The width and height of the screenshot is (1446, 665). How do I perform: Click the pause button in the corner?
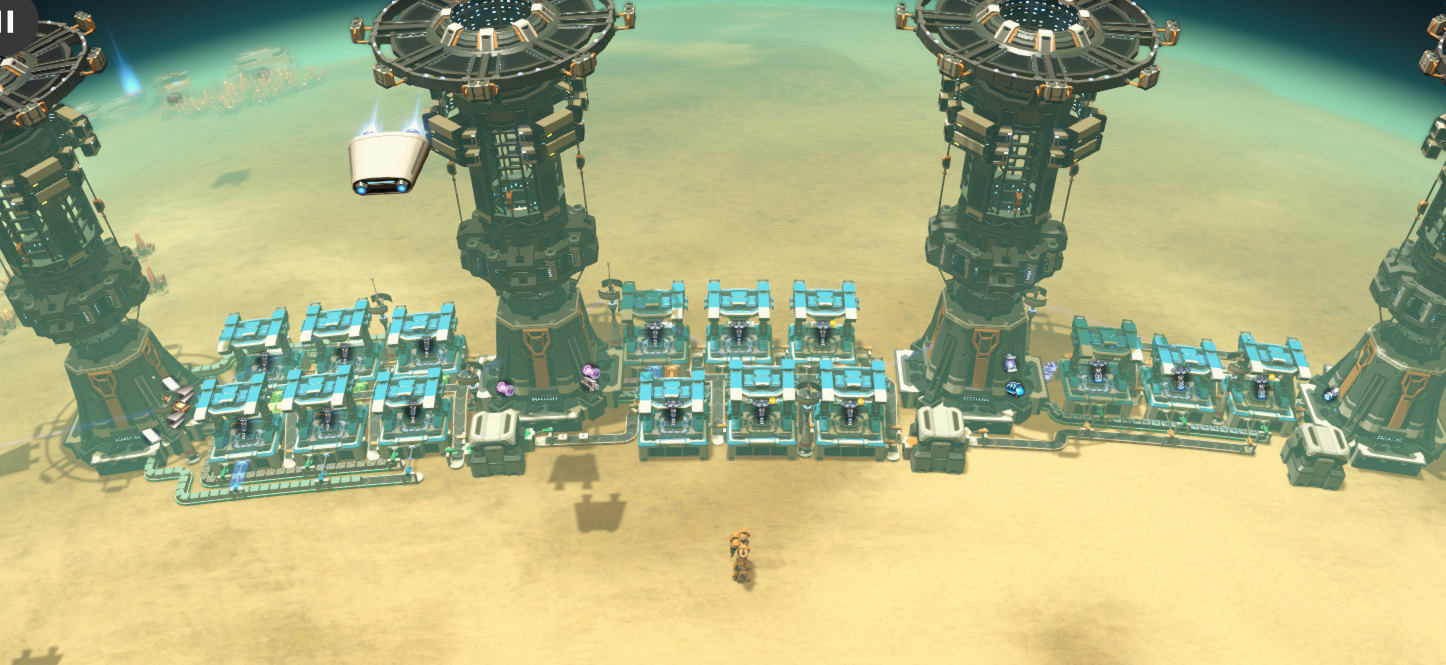tap(9, 21)
